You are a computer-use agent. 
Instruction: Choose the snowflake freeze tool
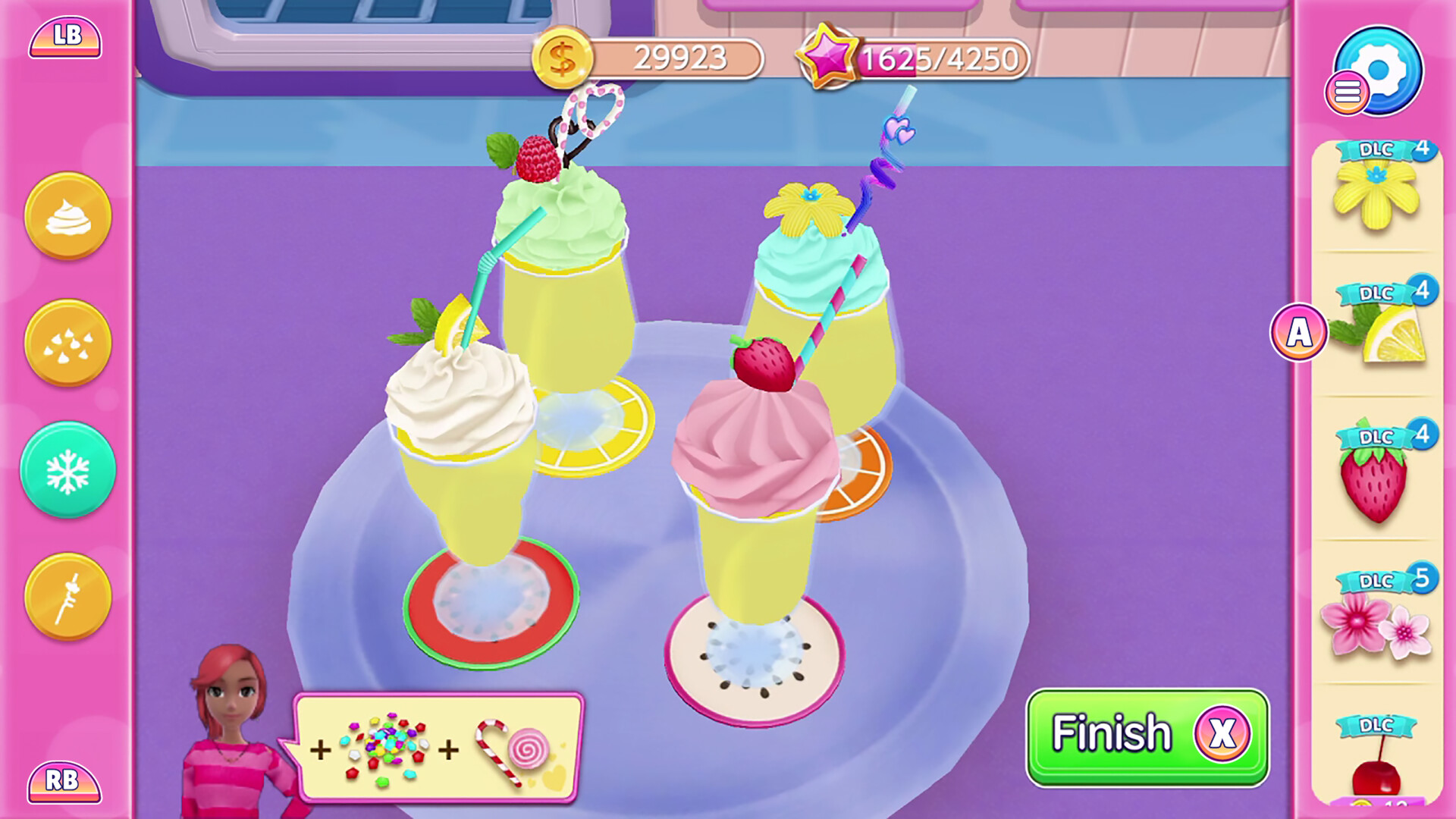67,470
